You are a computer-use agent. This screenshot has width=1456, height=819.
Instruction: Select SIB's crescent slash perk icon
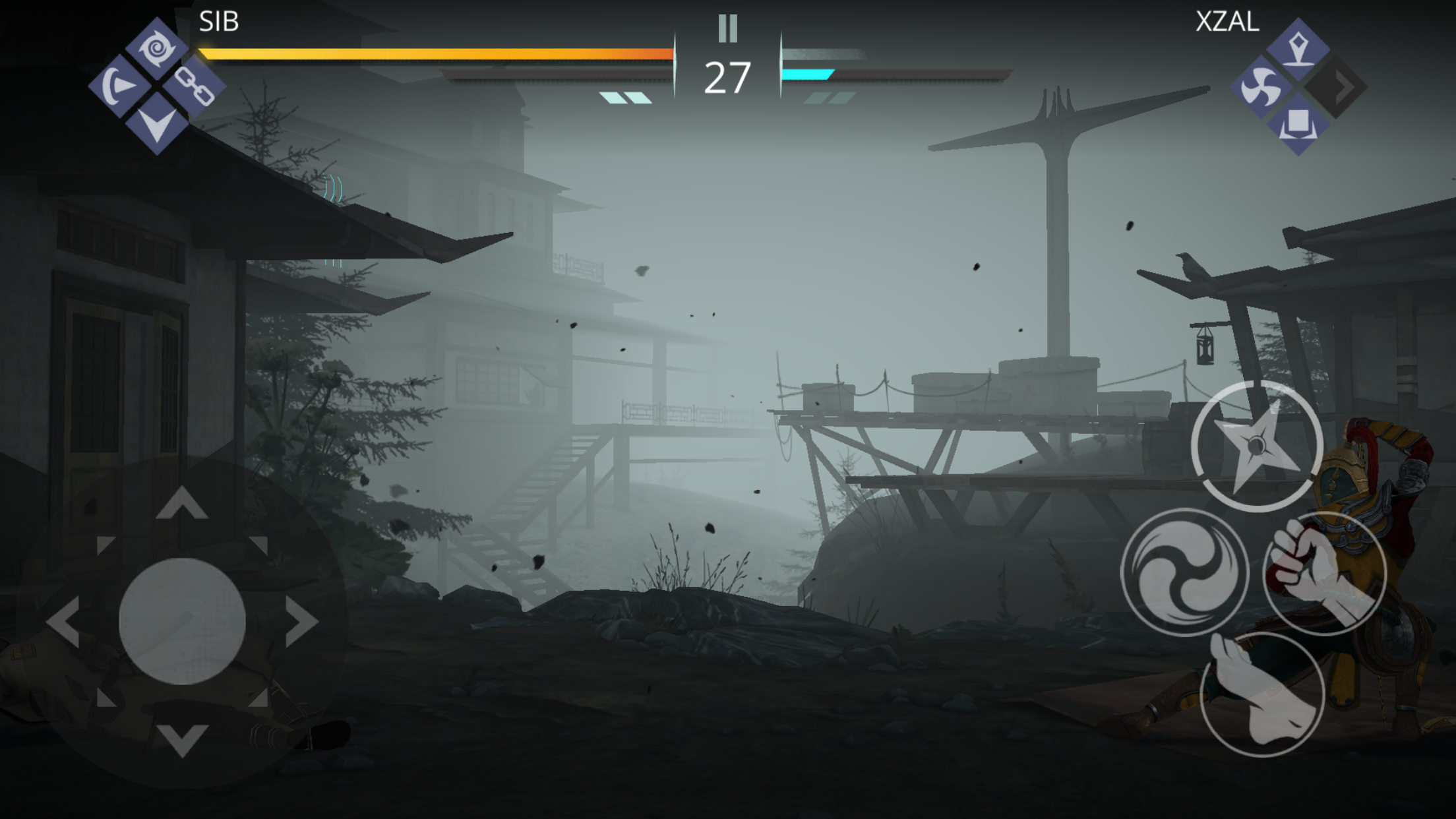119,86
